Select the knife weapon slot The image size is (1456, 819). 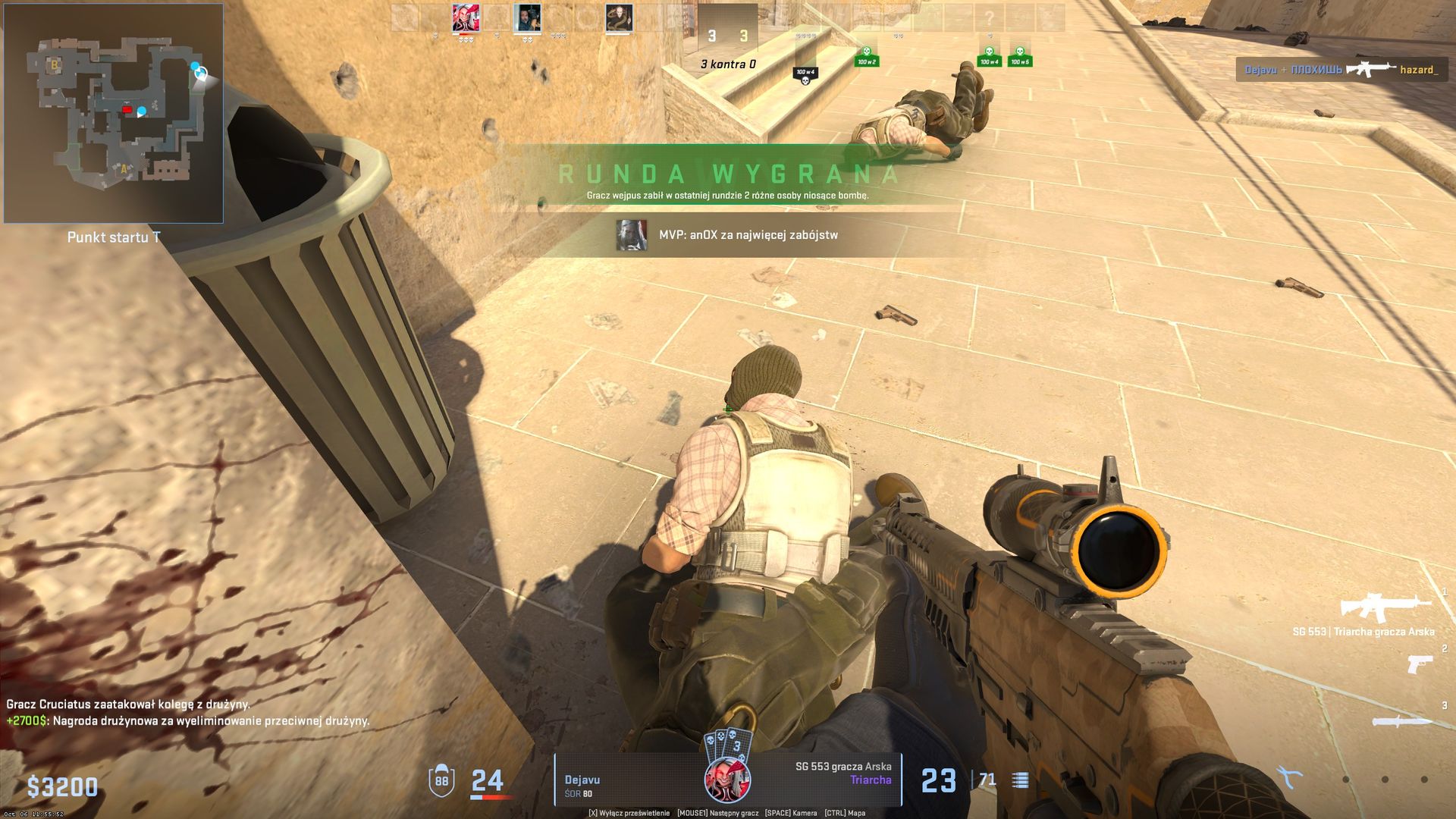(x=1401, y=721)
